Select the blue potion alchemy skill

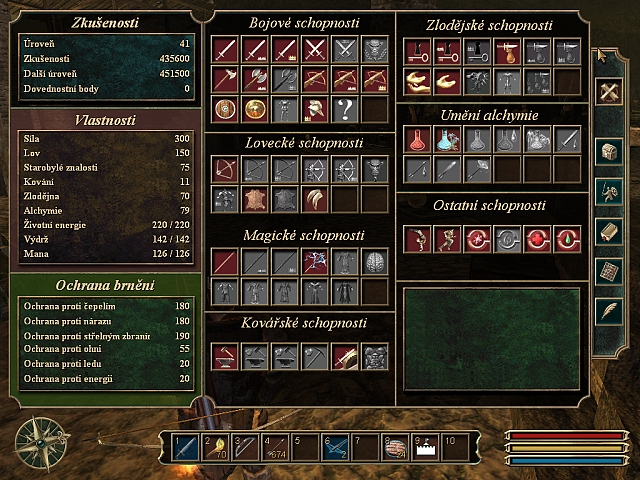pyautogui.click(x=447, y=140)
